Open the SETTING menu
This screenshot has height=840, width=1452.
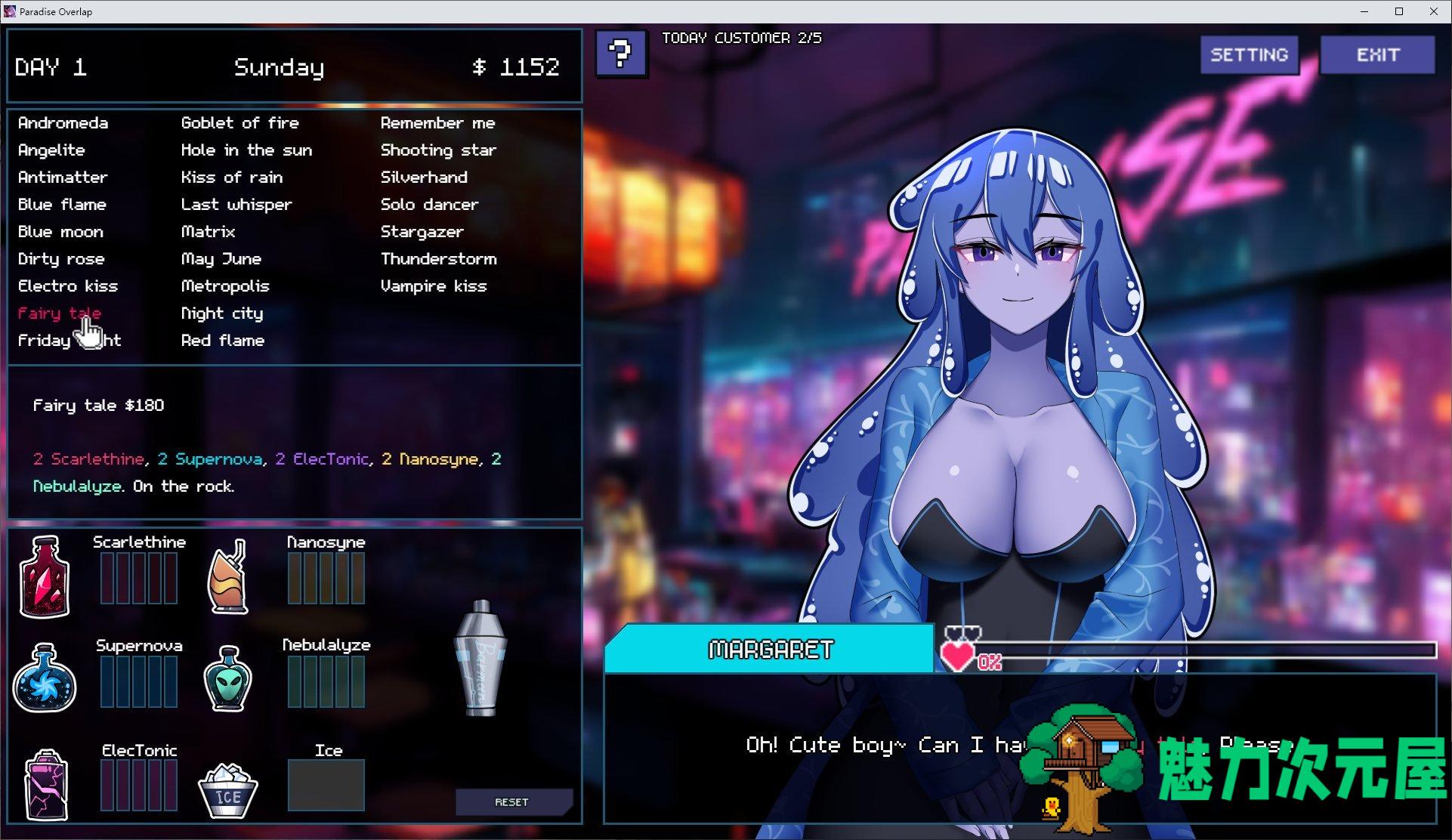pyautogui.click(x=1249, y=55)
